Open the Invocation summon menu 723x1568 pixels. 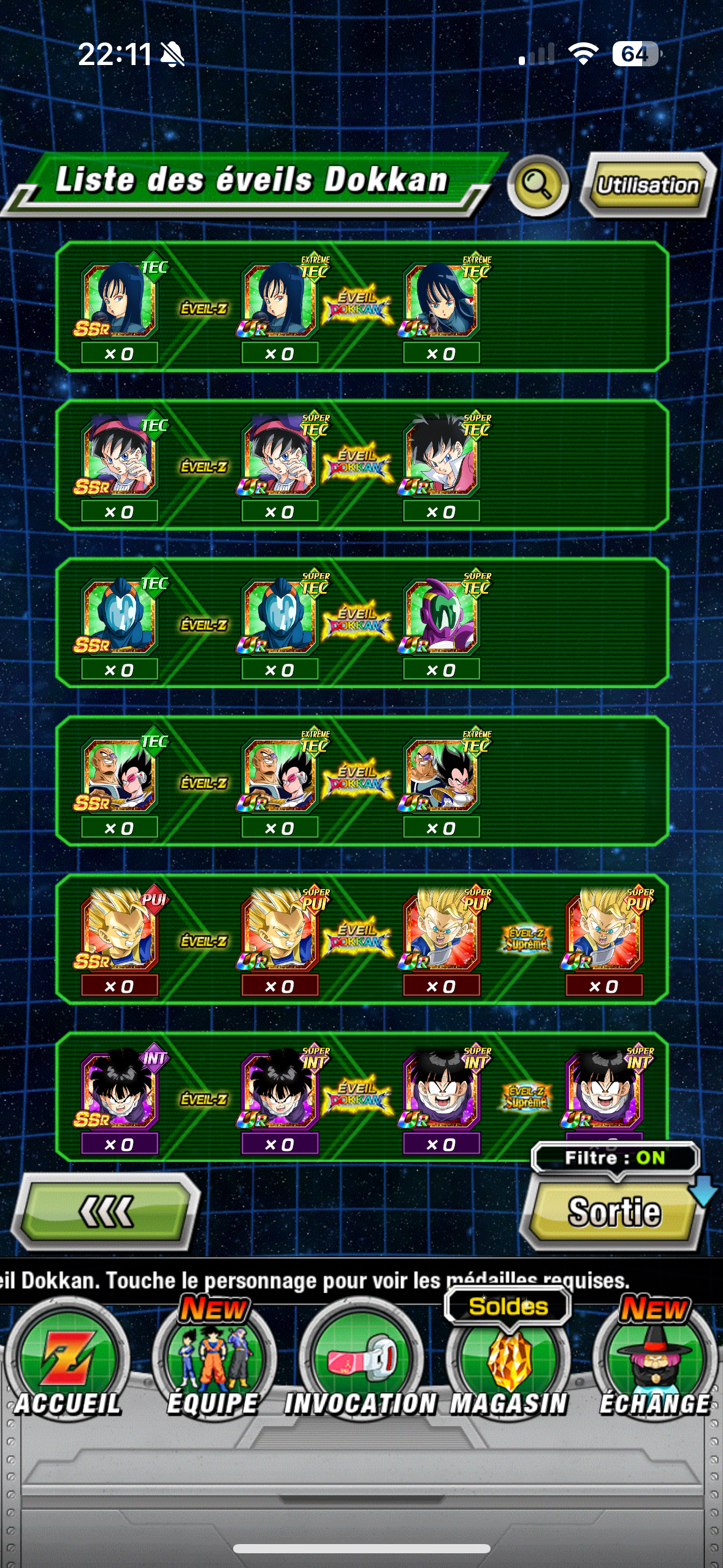[361, 1368]
